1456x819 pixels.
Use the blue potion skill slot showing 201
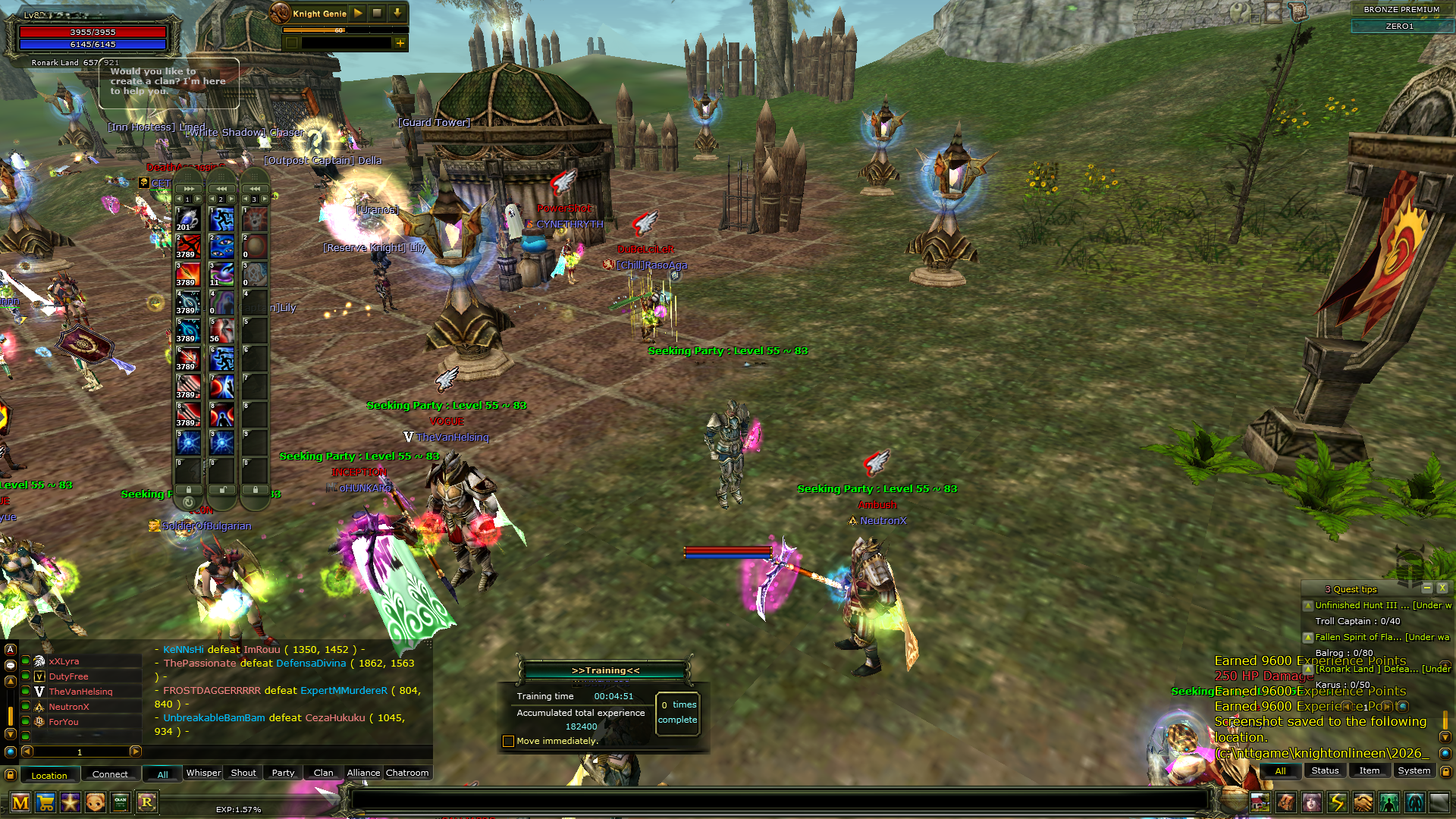tap(188, 219)
